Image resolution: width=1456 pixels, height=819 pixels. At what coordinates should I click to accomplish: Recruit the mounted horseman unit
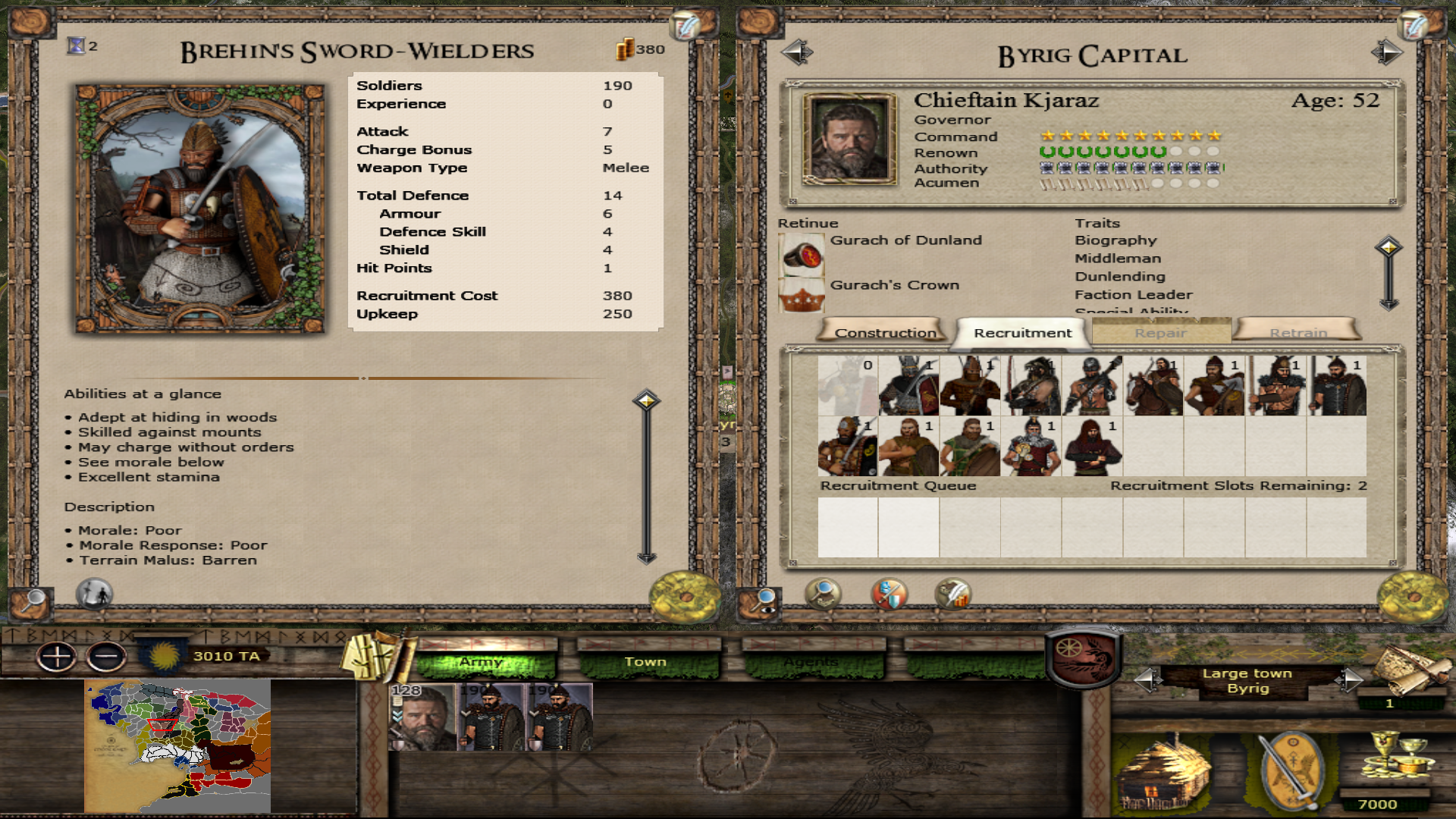1153,386
